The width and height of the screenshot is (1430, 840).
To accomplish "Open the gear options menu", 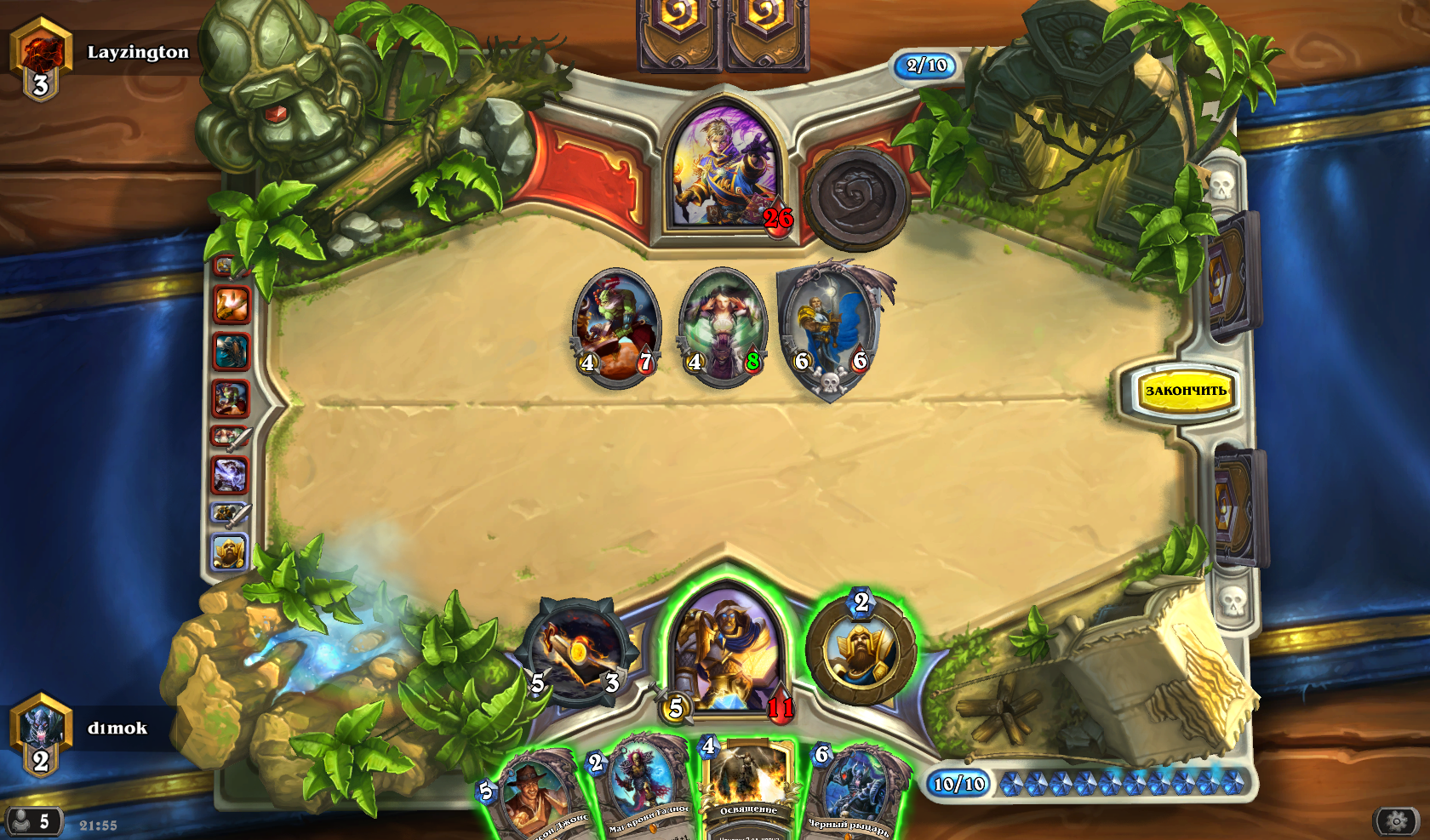I will (x=1396, y=821).
